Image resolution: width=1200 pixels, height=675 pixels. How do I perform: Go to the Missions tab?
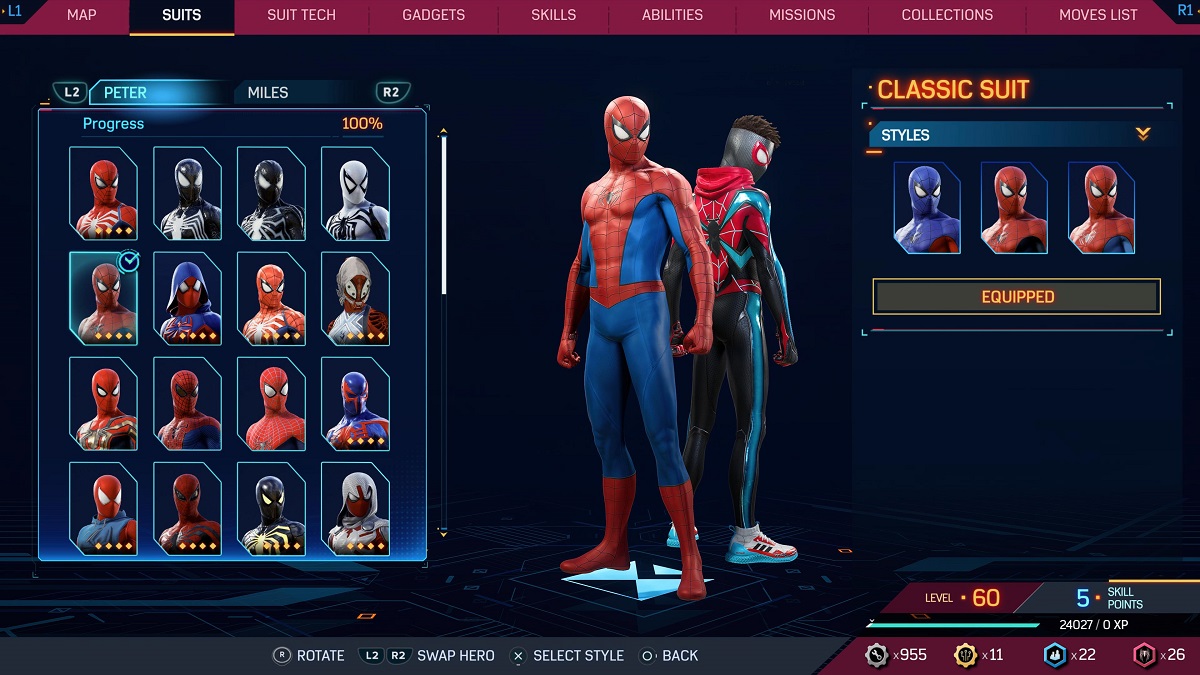(802, 15)
